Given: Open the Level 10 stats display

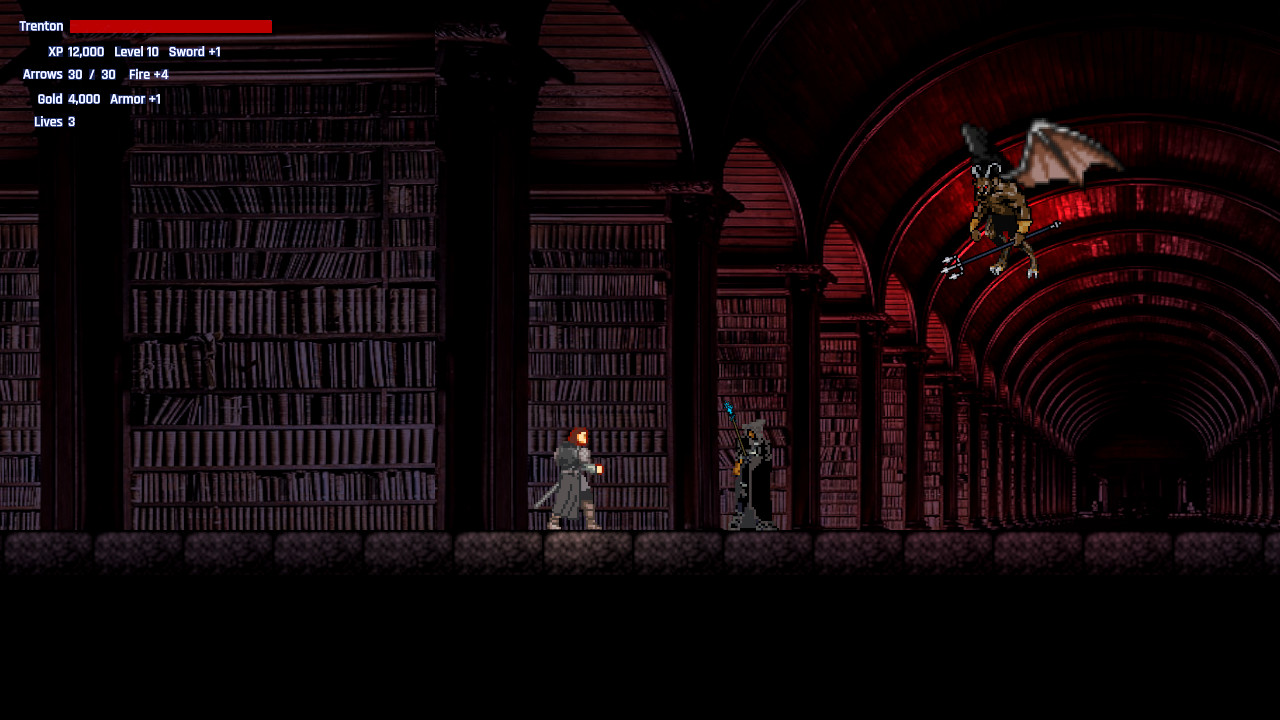Looking at the screenshot, I should (x=137, y=51).
